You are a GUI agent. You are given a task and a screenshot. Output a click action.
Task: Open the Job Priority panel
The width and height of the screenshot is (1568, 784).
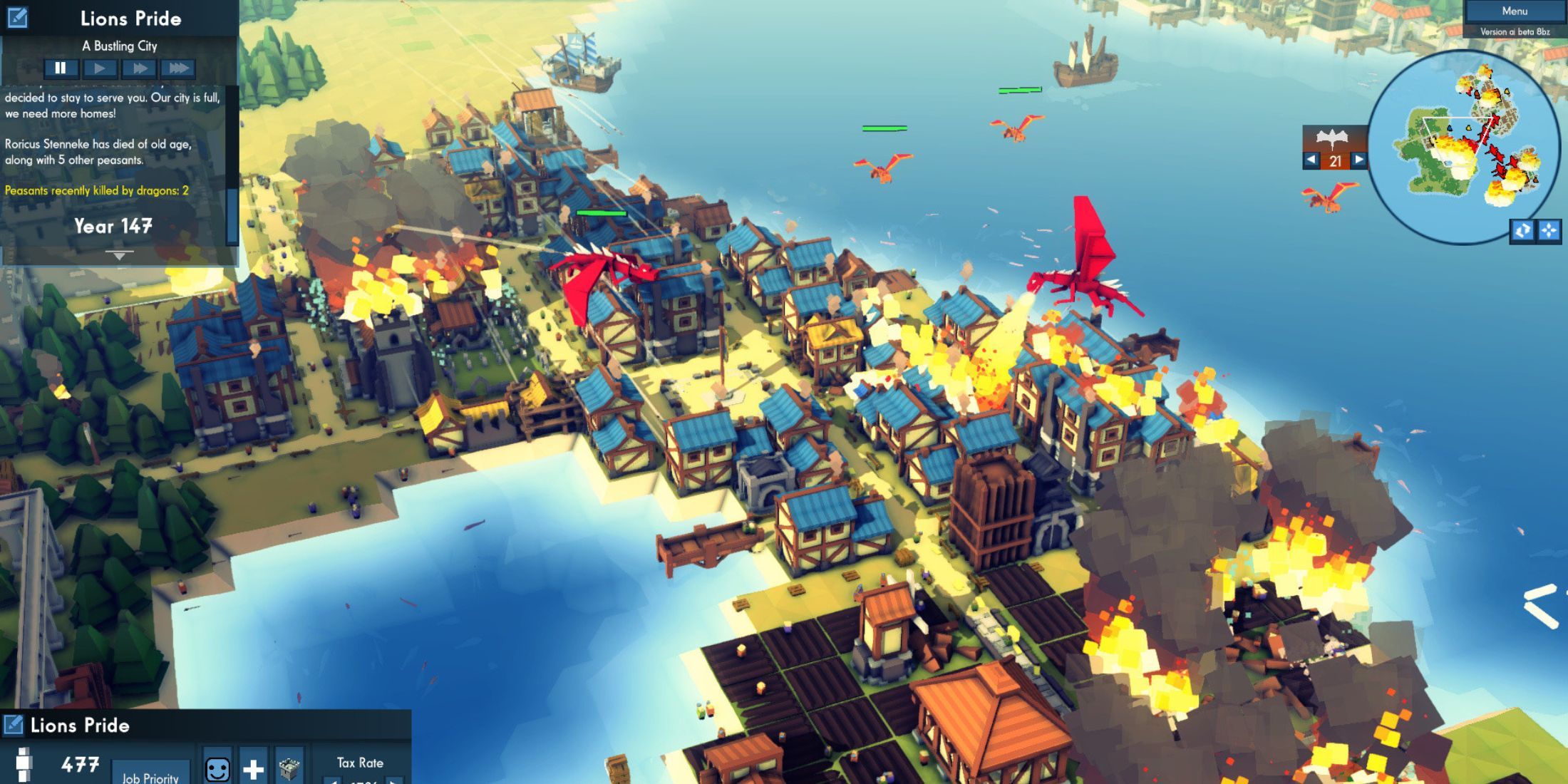click(150, 777)
